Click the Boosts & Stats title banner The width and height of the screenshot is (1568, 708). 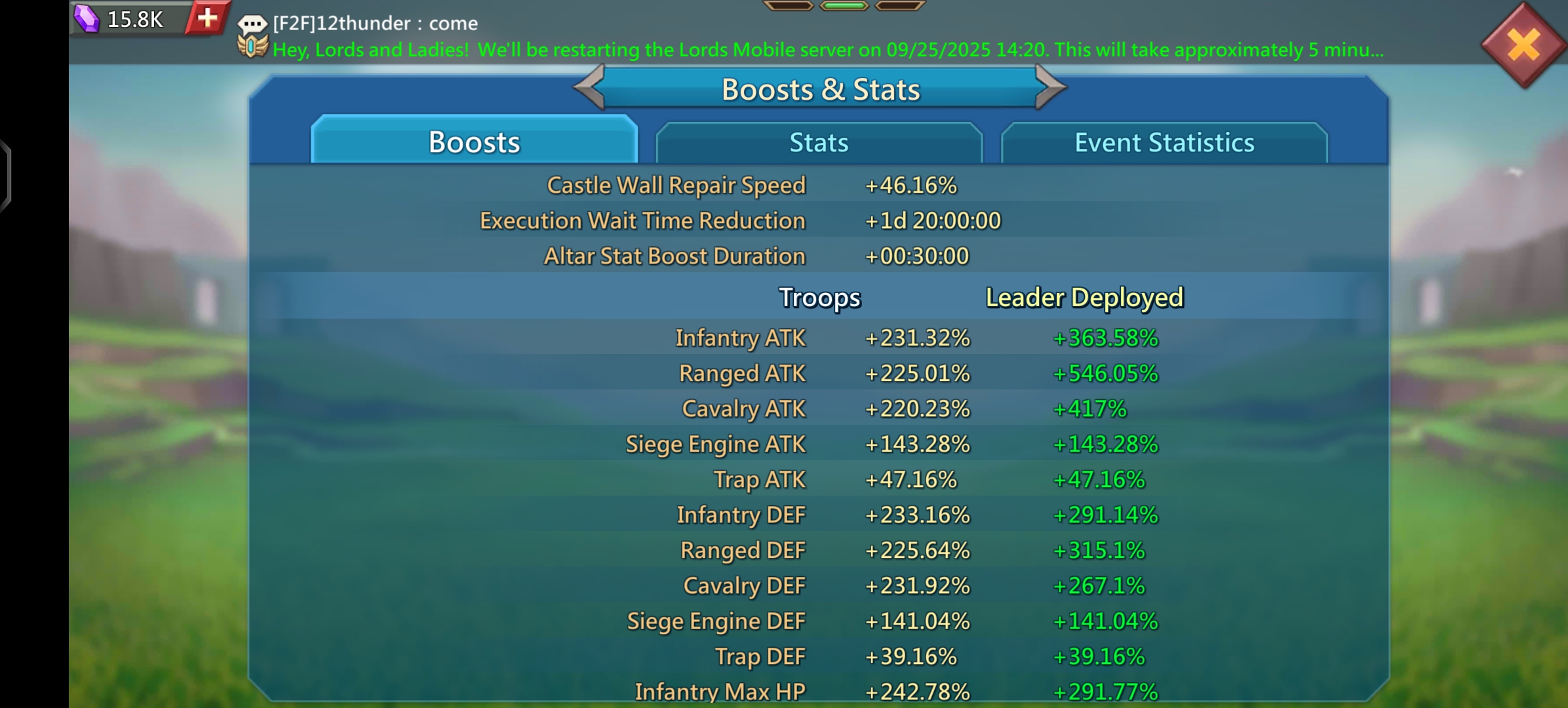tap(821, 89)
